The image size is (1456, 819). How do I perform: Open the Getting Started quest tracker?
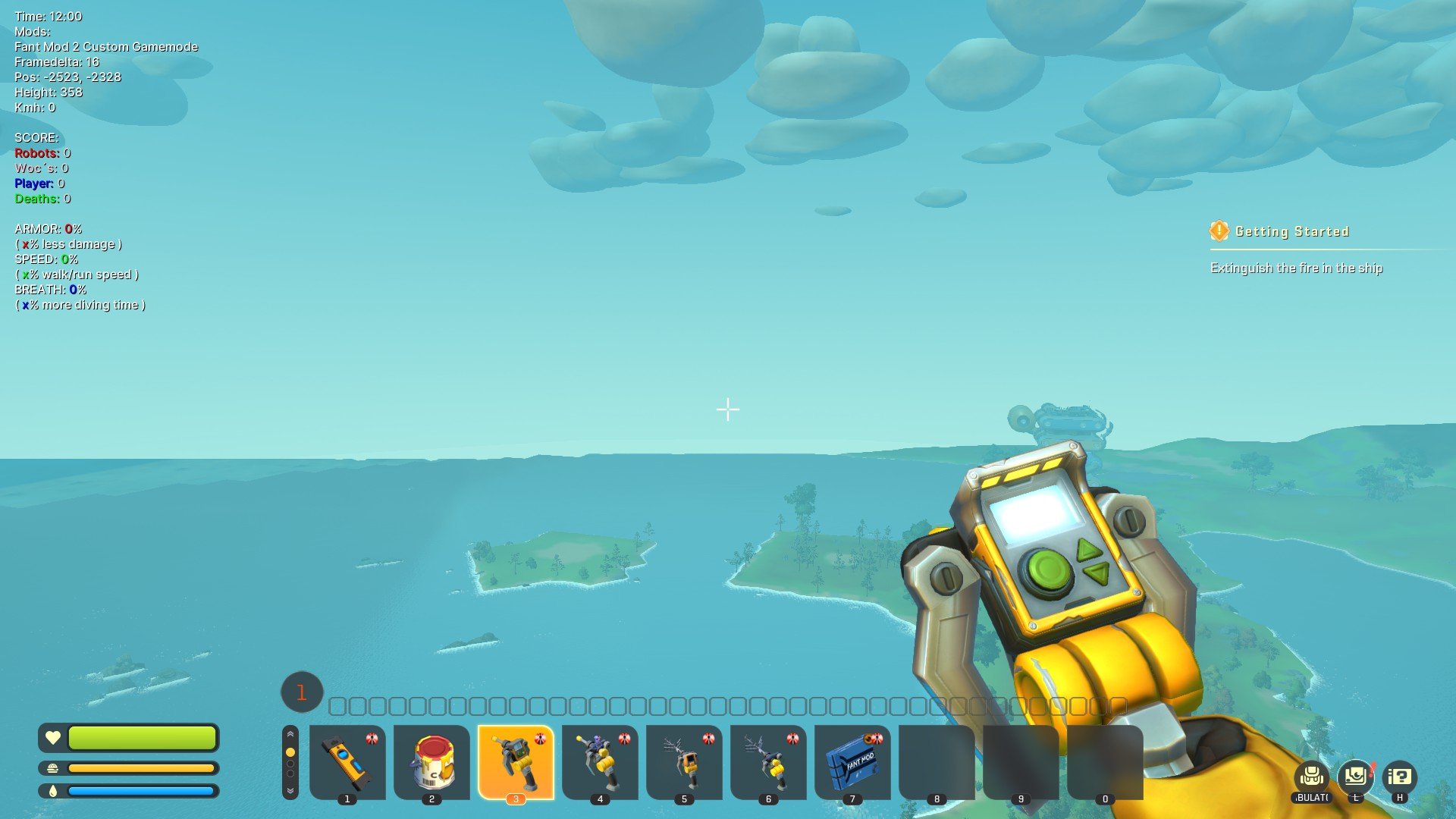pyautogui.click(x=1291, y=231)
